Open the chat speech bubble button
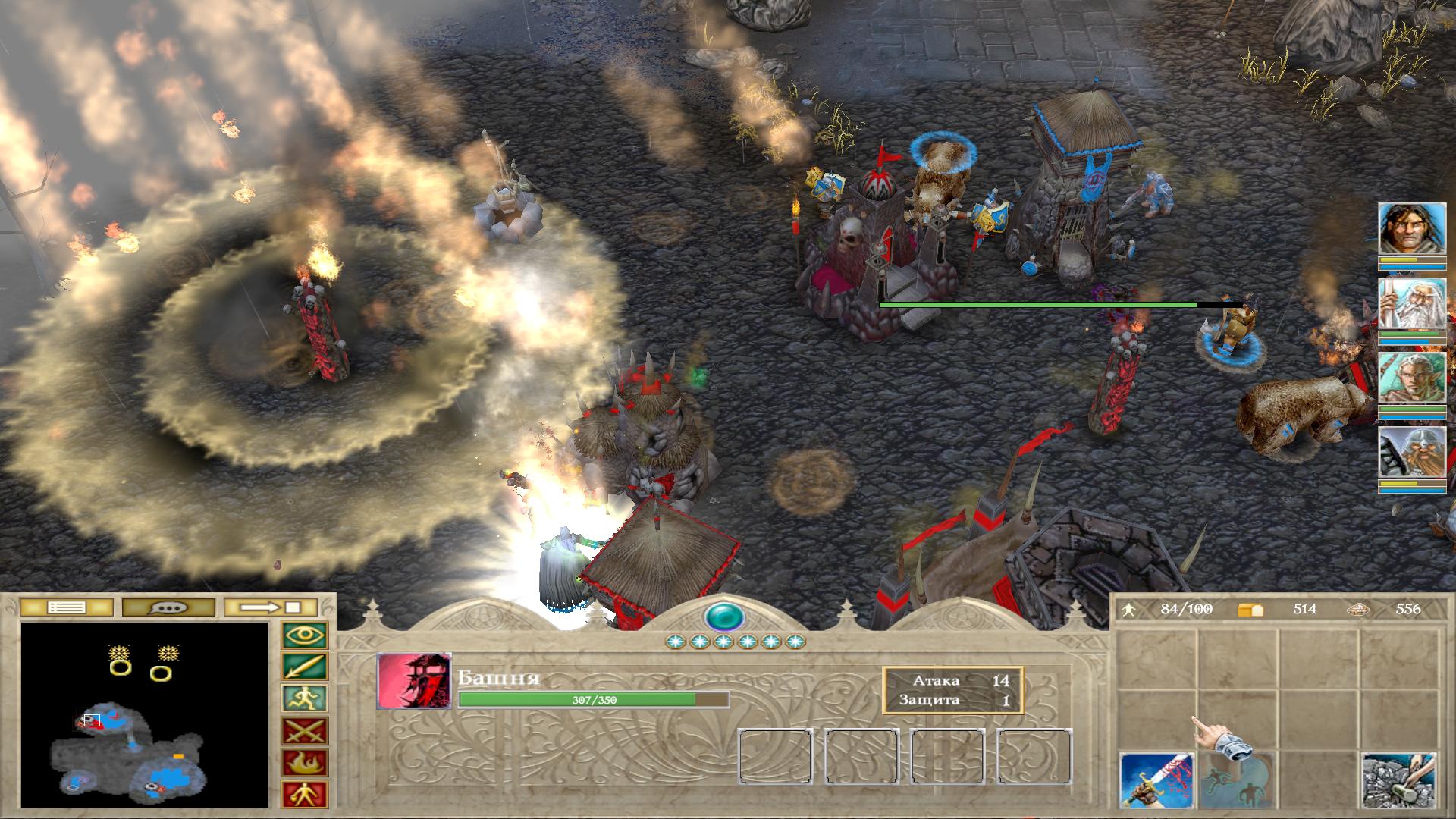This screenshot has height=819, width=1456. coord(167,607)
